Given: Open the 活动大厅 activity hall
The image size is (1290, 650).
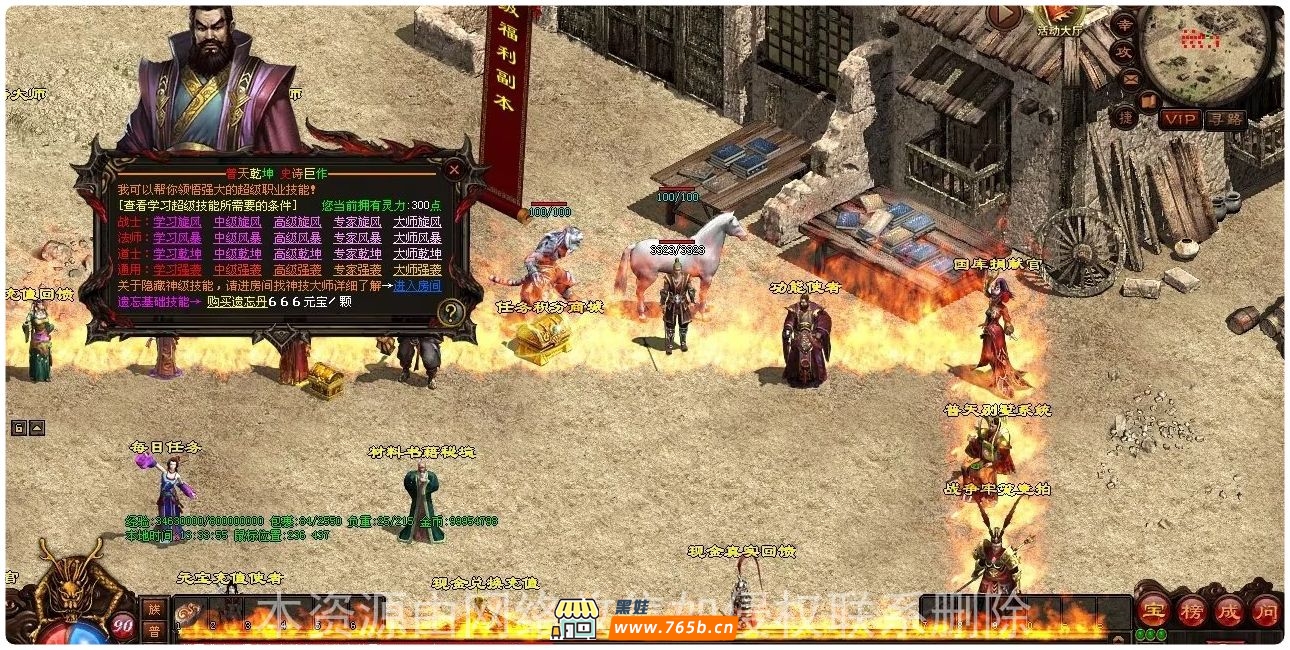Looking at the screenshot, I should [1060, 17].
